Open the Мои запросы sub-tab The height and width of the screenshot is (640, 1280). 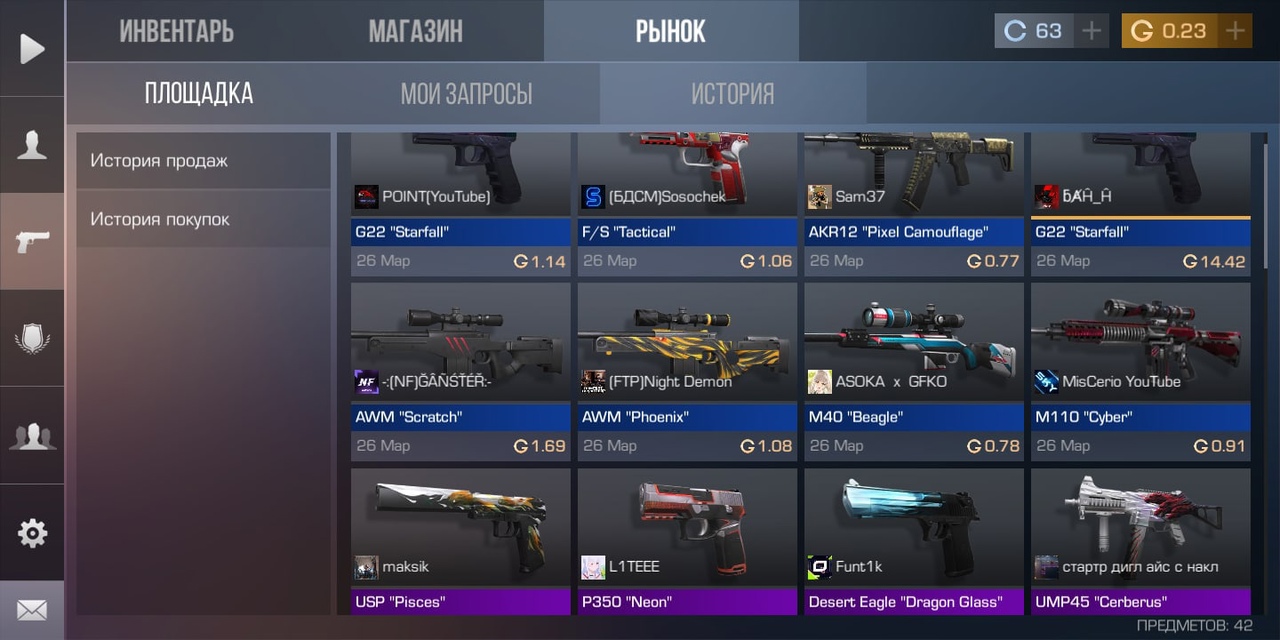coord(466,94)
